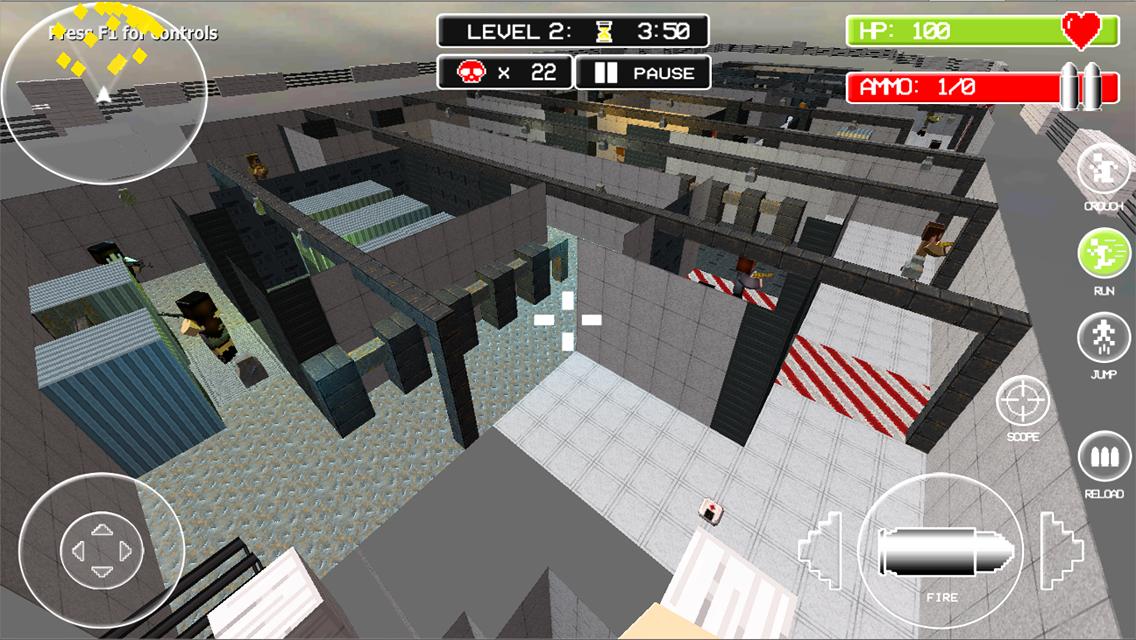The height and width of the screenshot is (640, 1136).
Task: Fire the weapon with the bullet button
Action: click(940, 550)
